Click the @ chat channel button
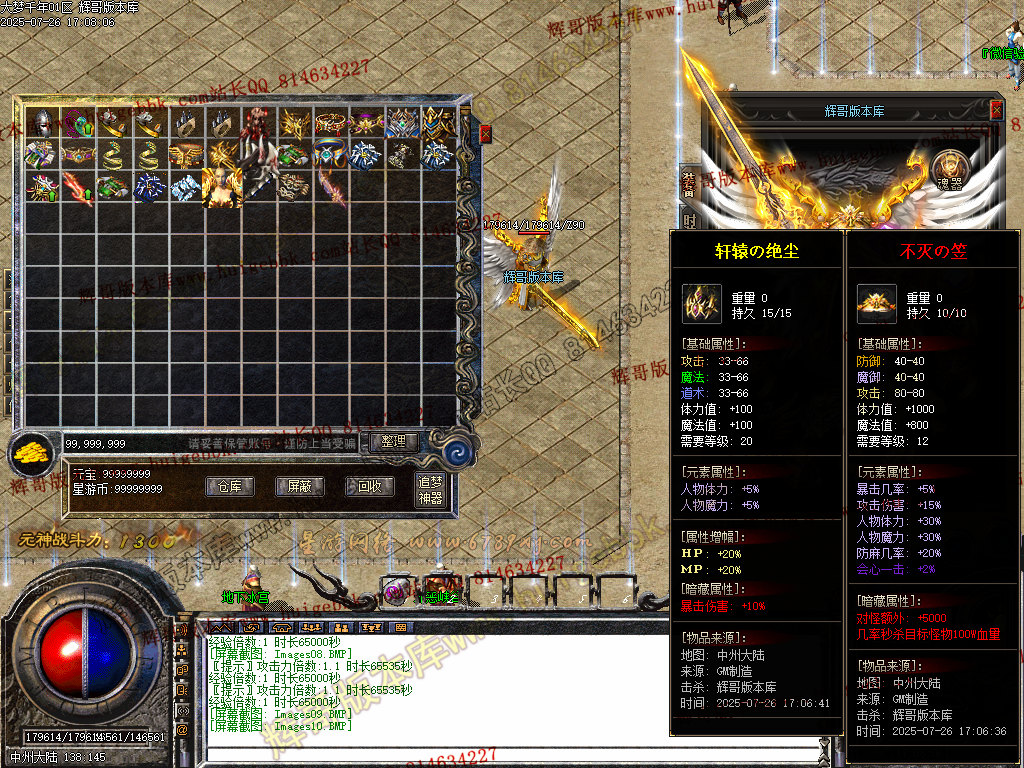 click(x=182, y=730)
